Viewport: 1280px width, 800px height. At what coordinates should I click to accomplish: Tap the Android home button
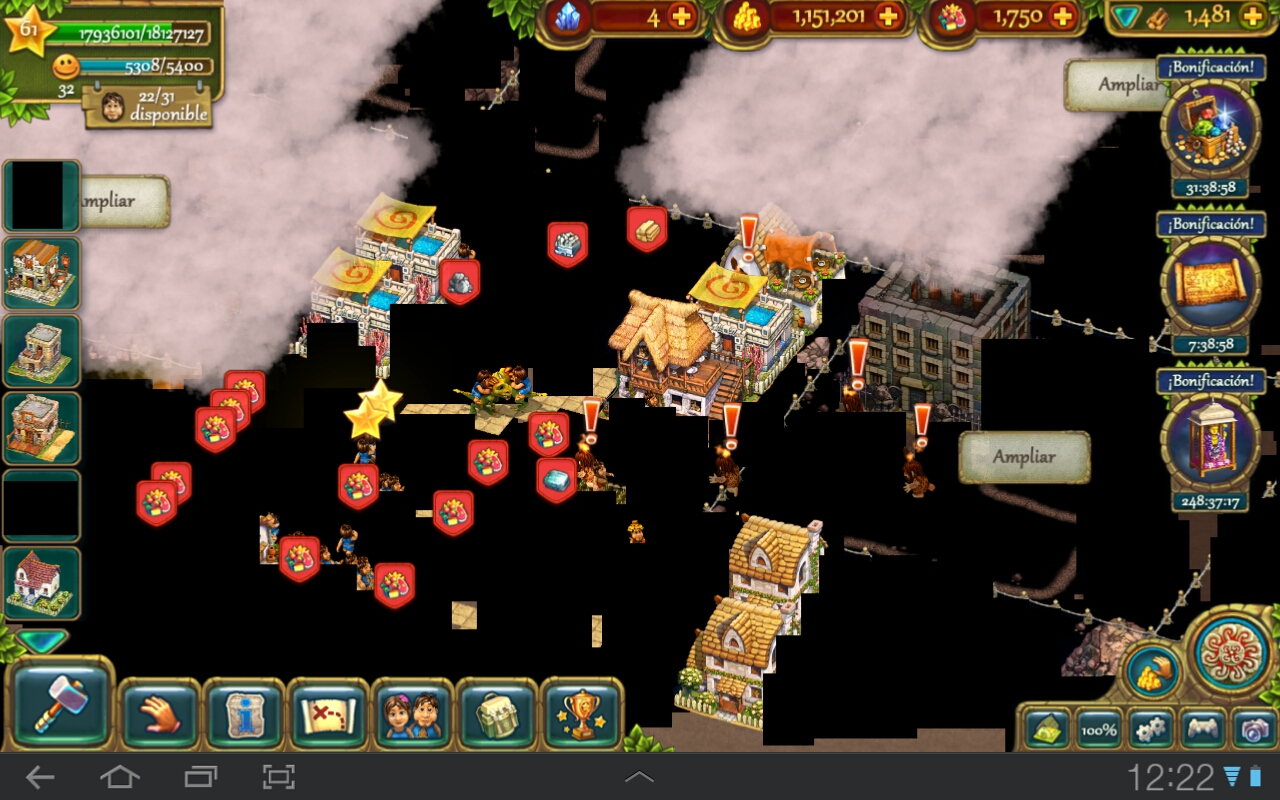pos(119,776)
